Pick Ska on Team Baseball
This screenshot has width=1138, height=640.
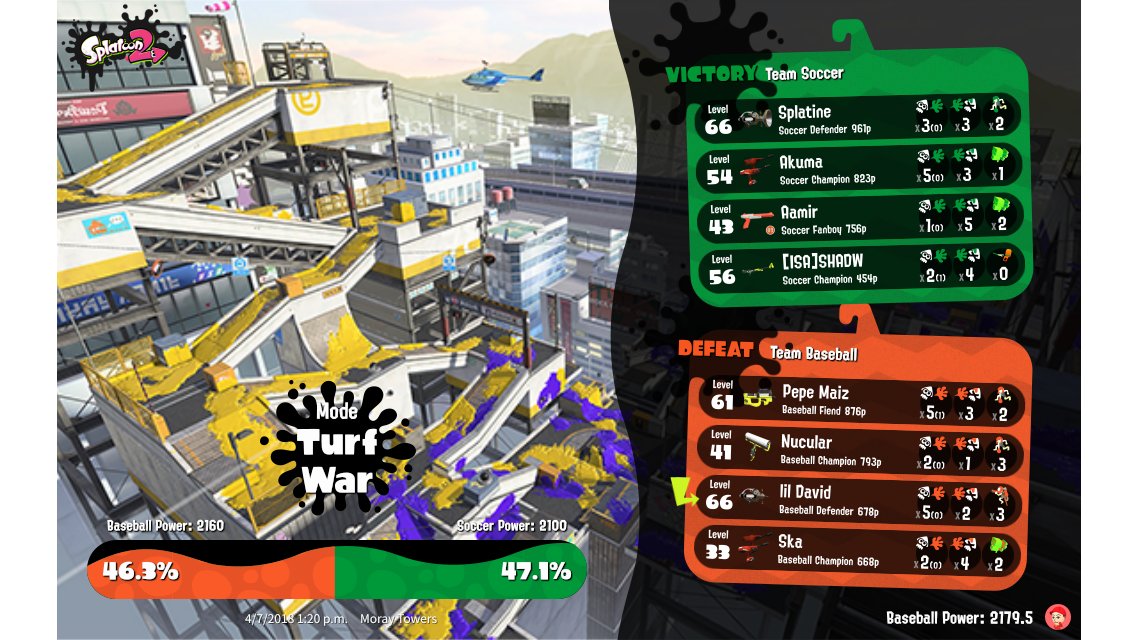pyautogui.click(x=860, y=550)
